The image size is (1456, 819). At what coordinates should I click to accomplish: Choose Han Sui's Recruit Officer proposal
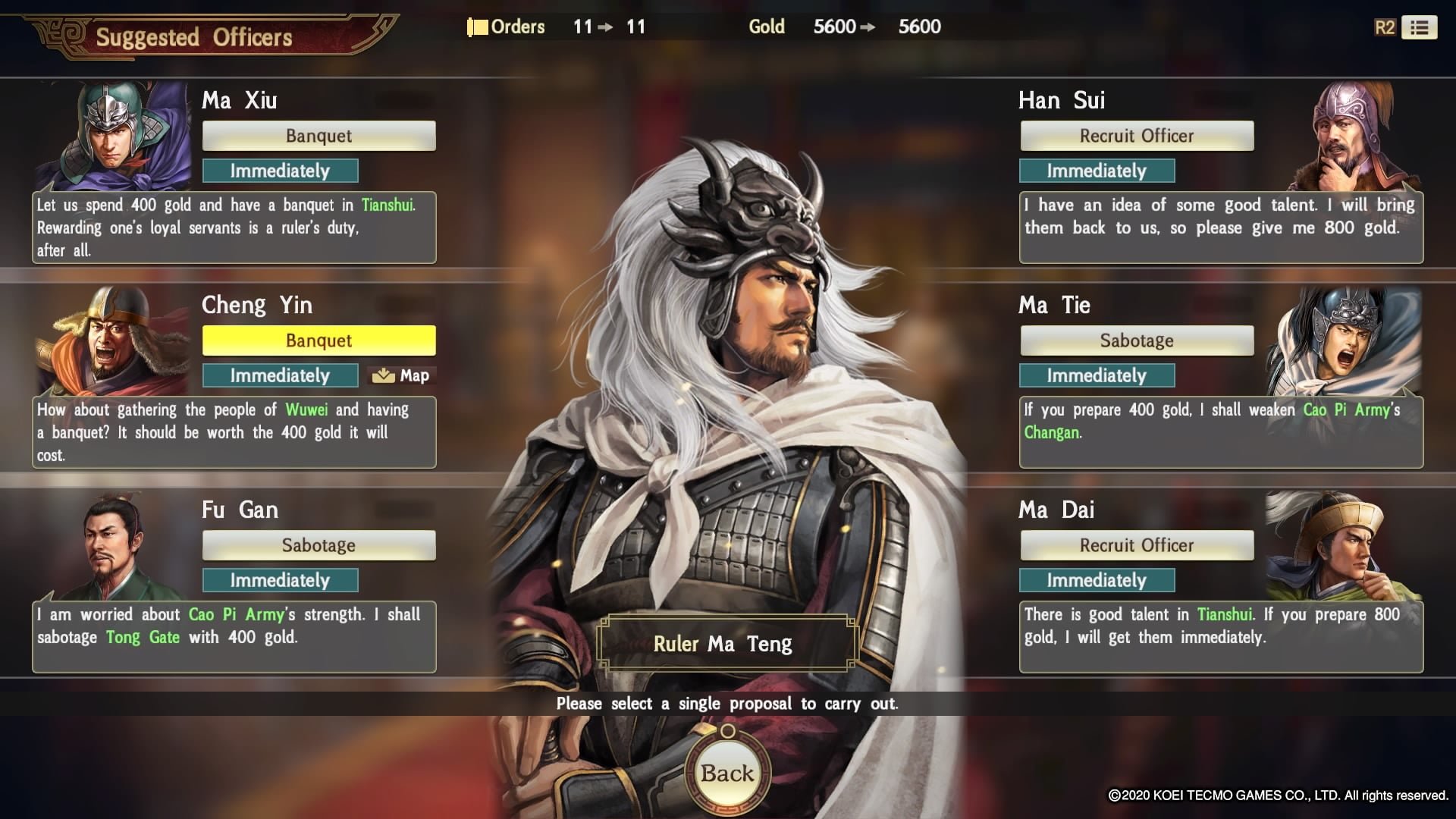click(x=1136, y=136)
